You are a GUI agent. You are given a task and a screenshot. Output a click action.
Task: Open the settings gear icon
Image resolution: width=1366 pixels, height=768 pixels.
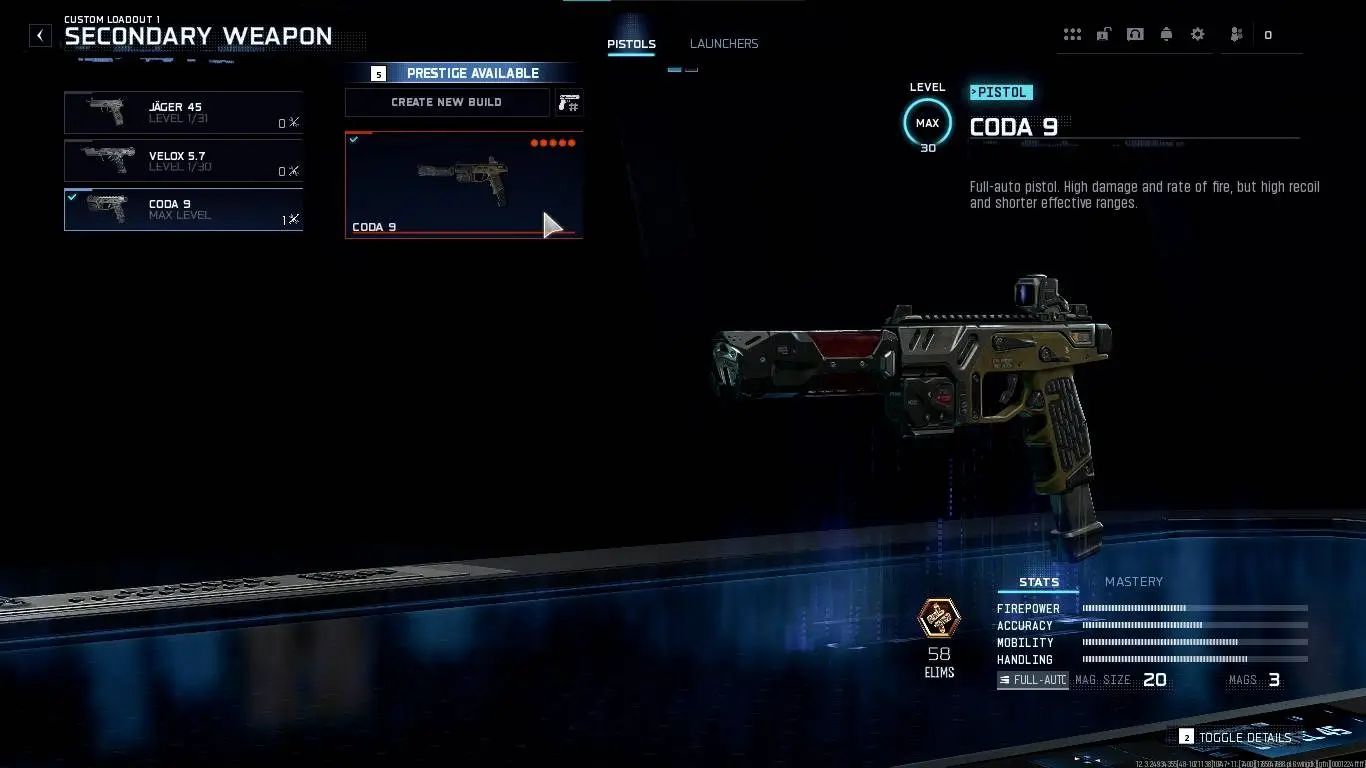click(x=1197, y=34)
